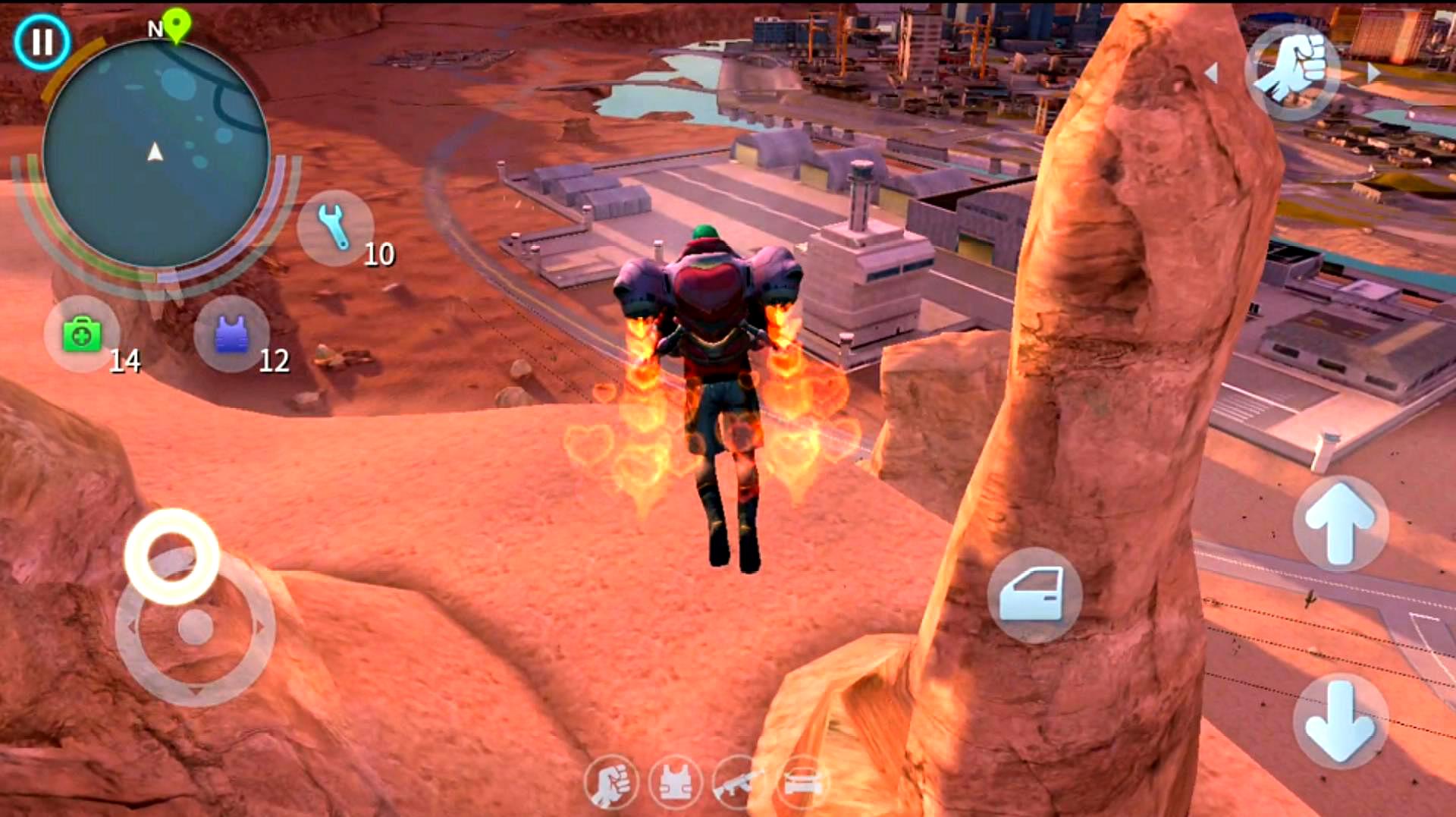
Task: Open the circular minimap
Action: [155, 156]
